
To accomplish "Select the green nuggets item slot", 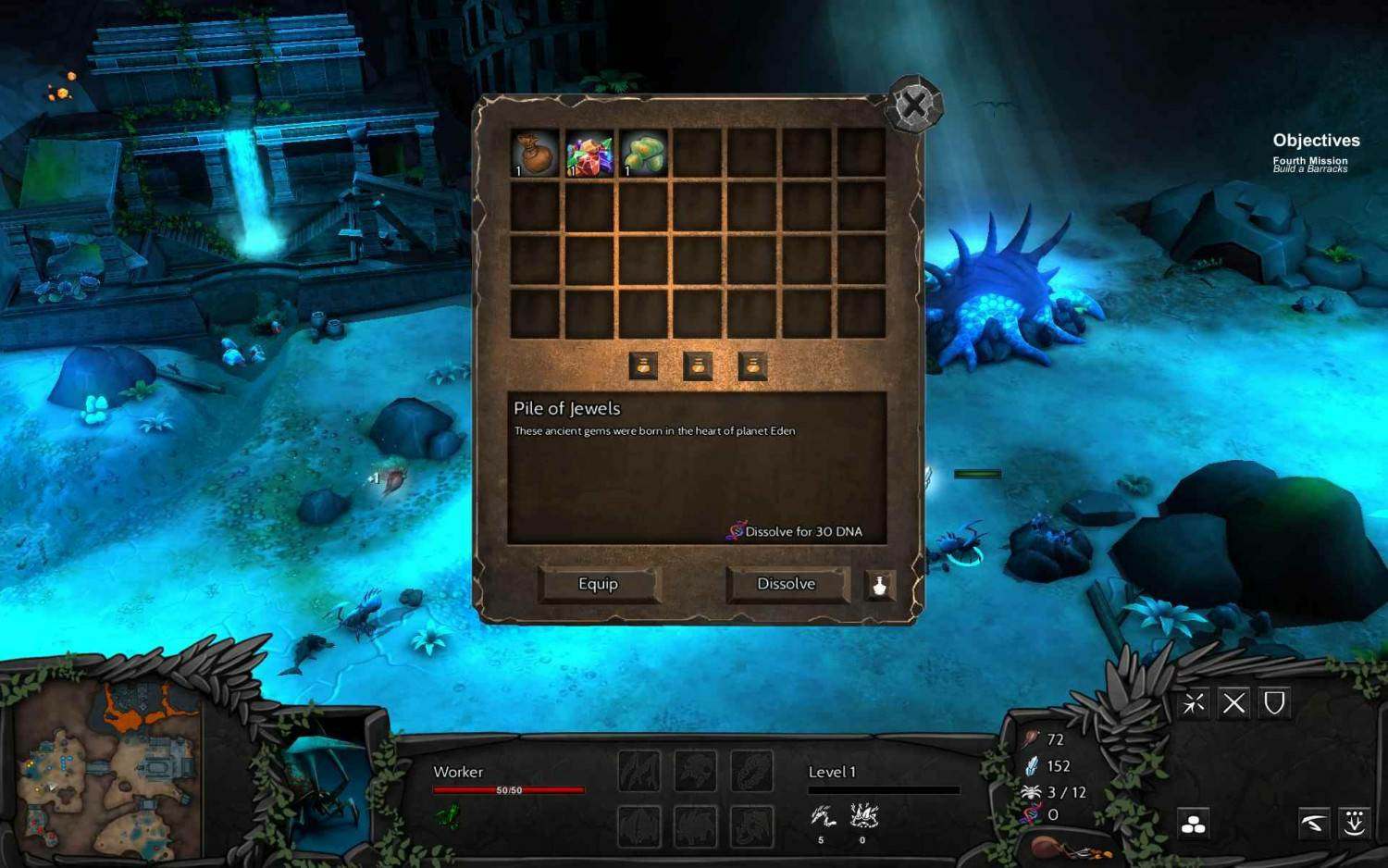I will 643,153.
